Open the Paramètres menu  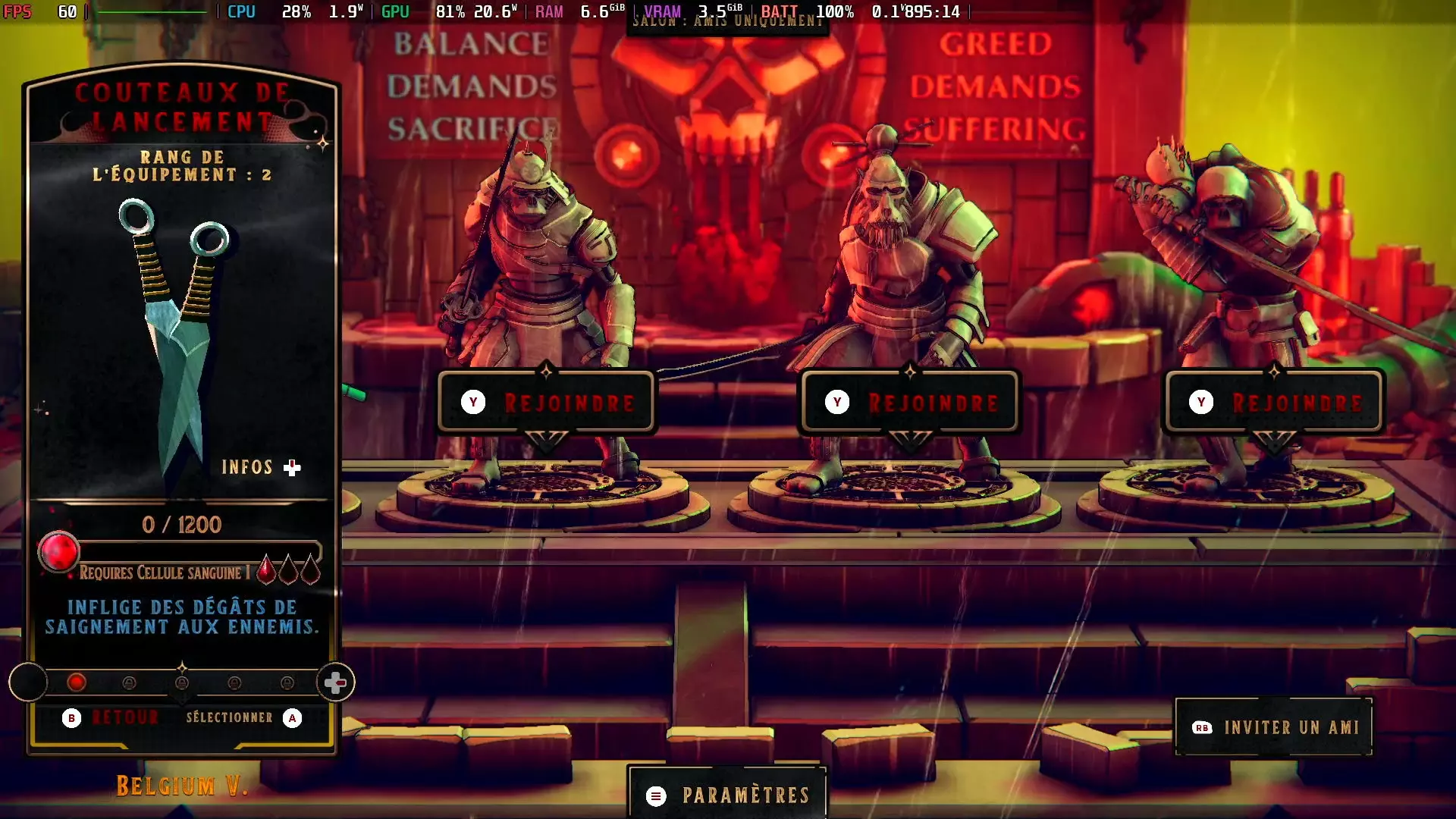727,794
